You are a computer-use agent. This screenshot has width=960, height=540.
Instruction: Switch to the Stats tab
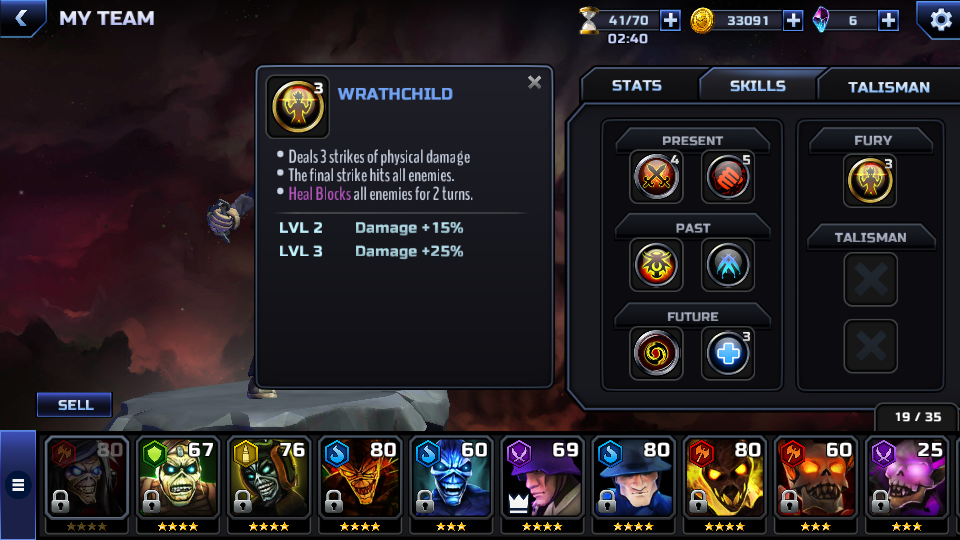pyautogui.click(x=637, y=86)
